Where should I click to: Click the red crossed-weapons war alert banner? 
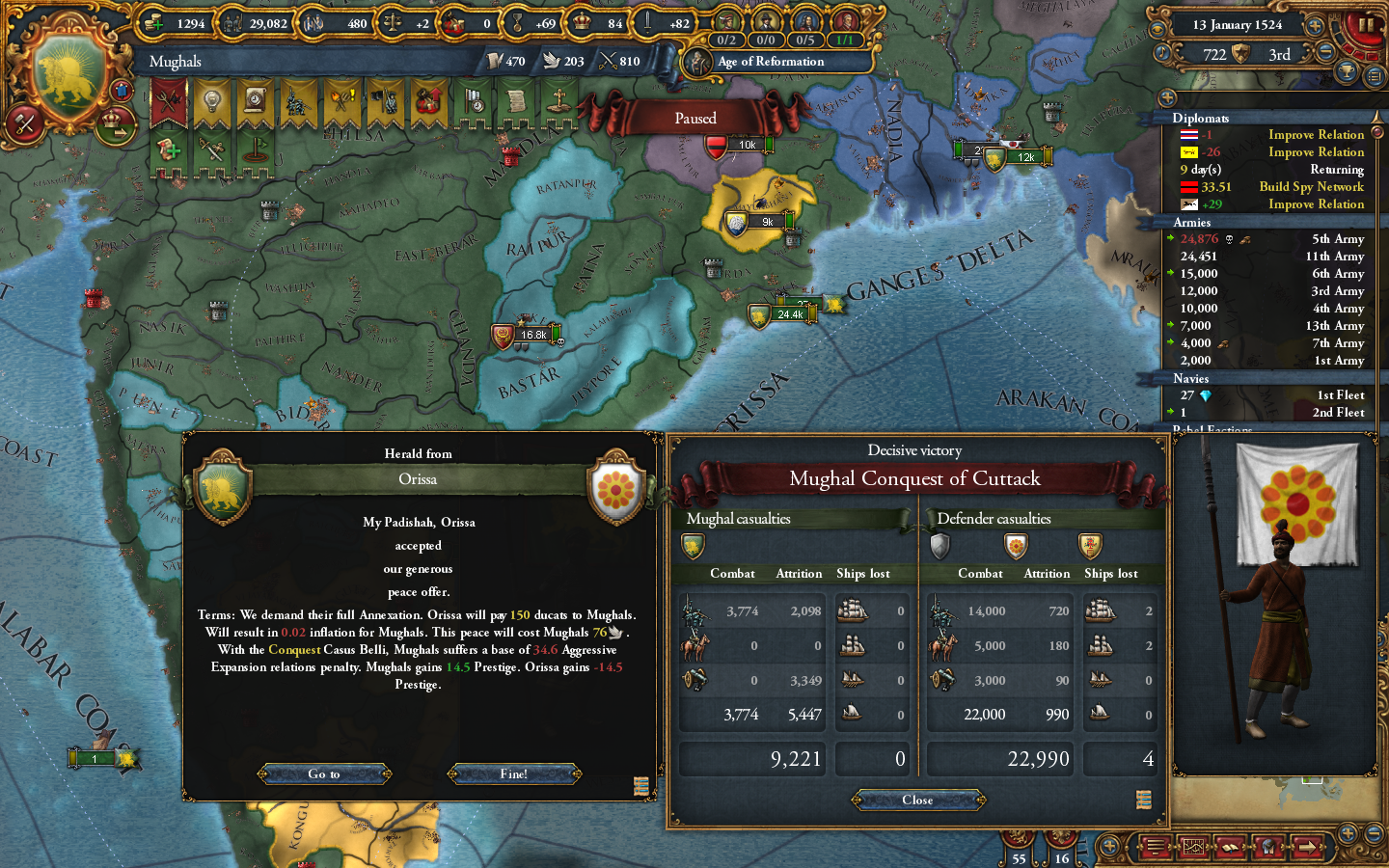pyautogui.click(x=170, y=99)
